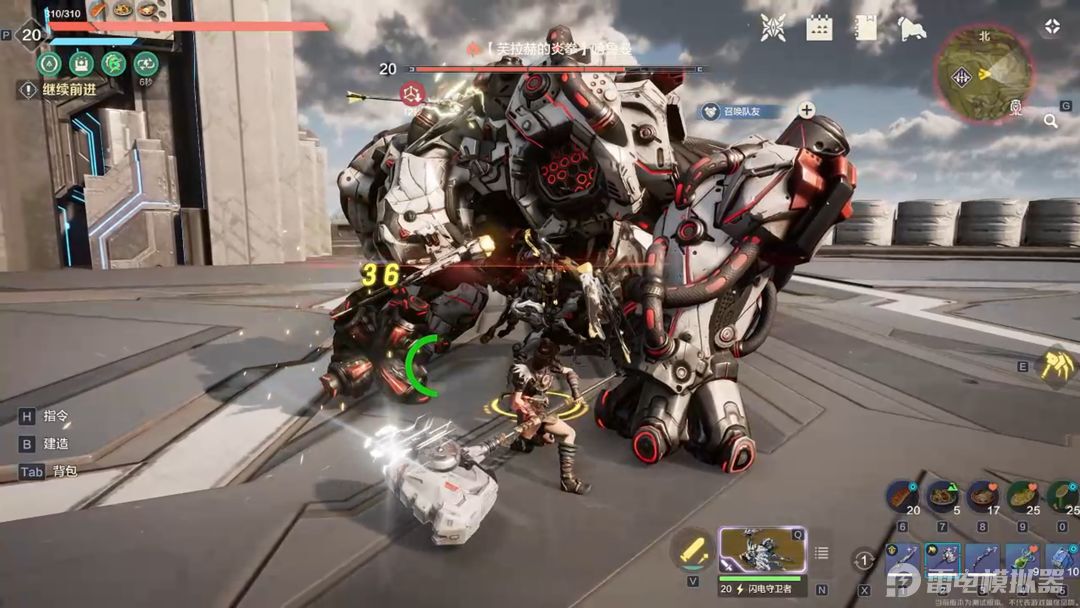Open the calendar events icon
1080x608 pixels.
click(819, 28)
